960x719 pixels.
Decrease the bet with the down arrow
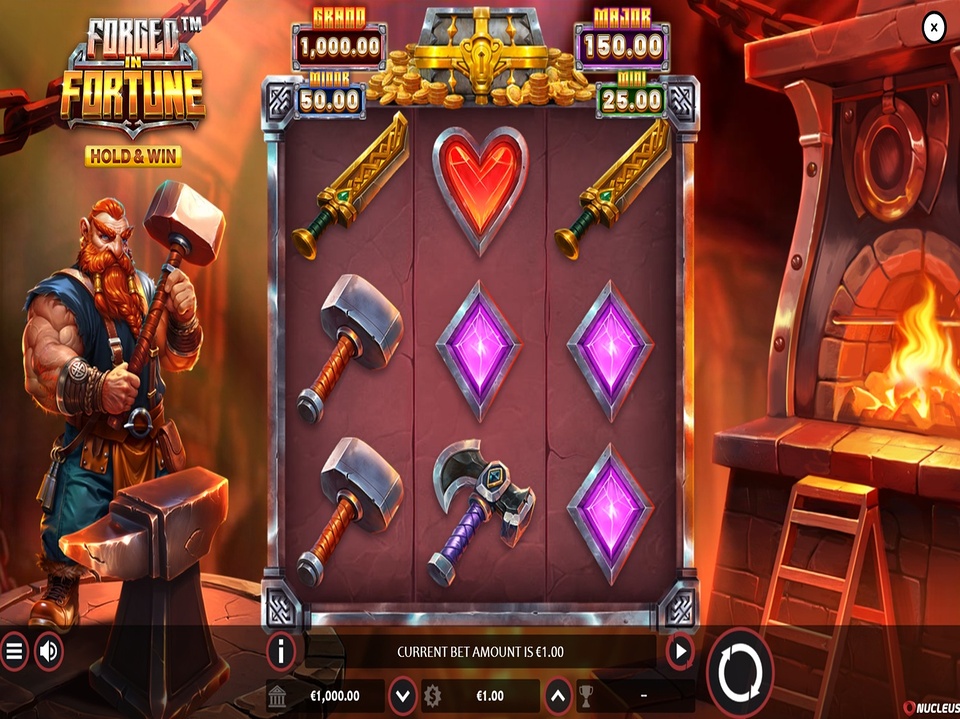pyautogui.click(x=402, y=695)
